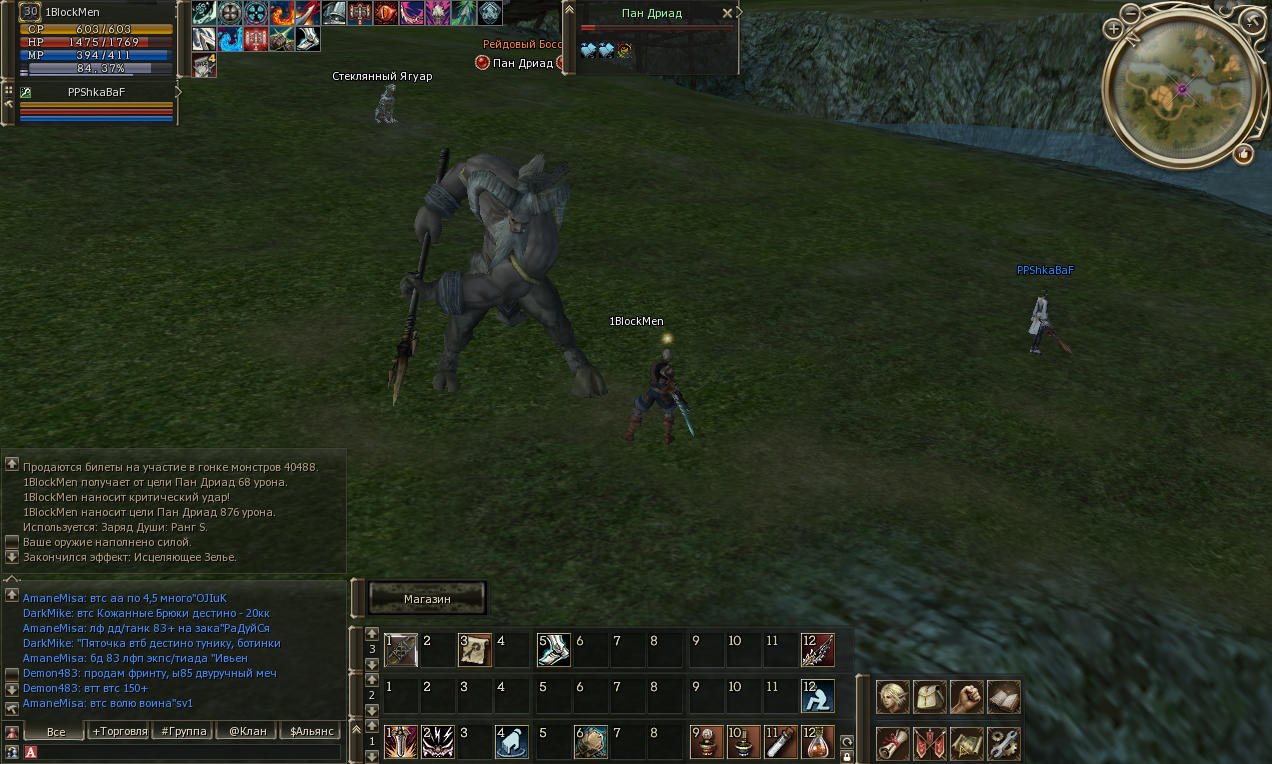Open system settings with the gear-and-wrench icon
Screen dimensions: 1272x764
[1003, 743]
